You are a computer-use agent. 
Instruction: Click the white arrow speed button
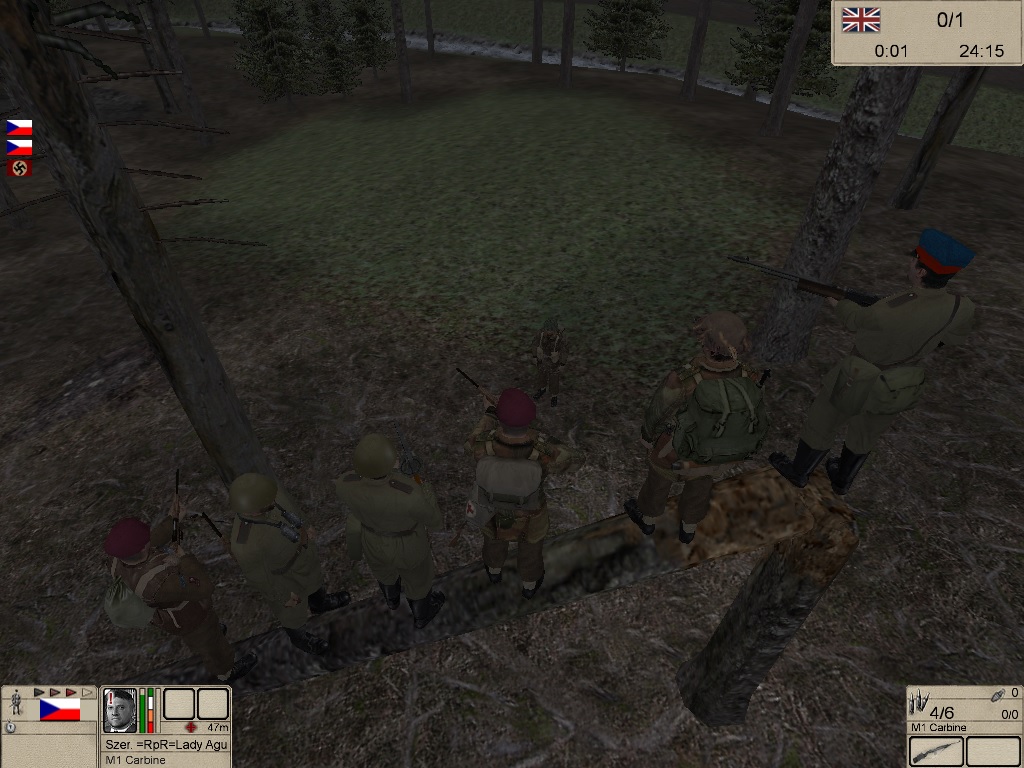tap(87, 692)
